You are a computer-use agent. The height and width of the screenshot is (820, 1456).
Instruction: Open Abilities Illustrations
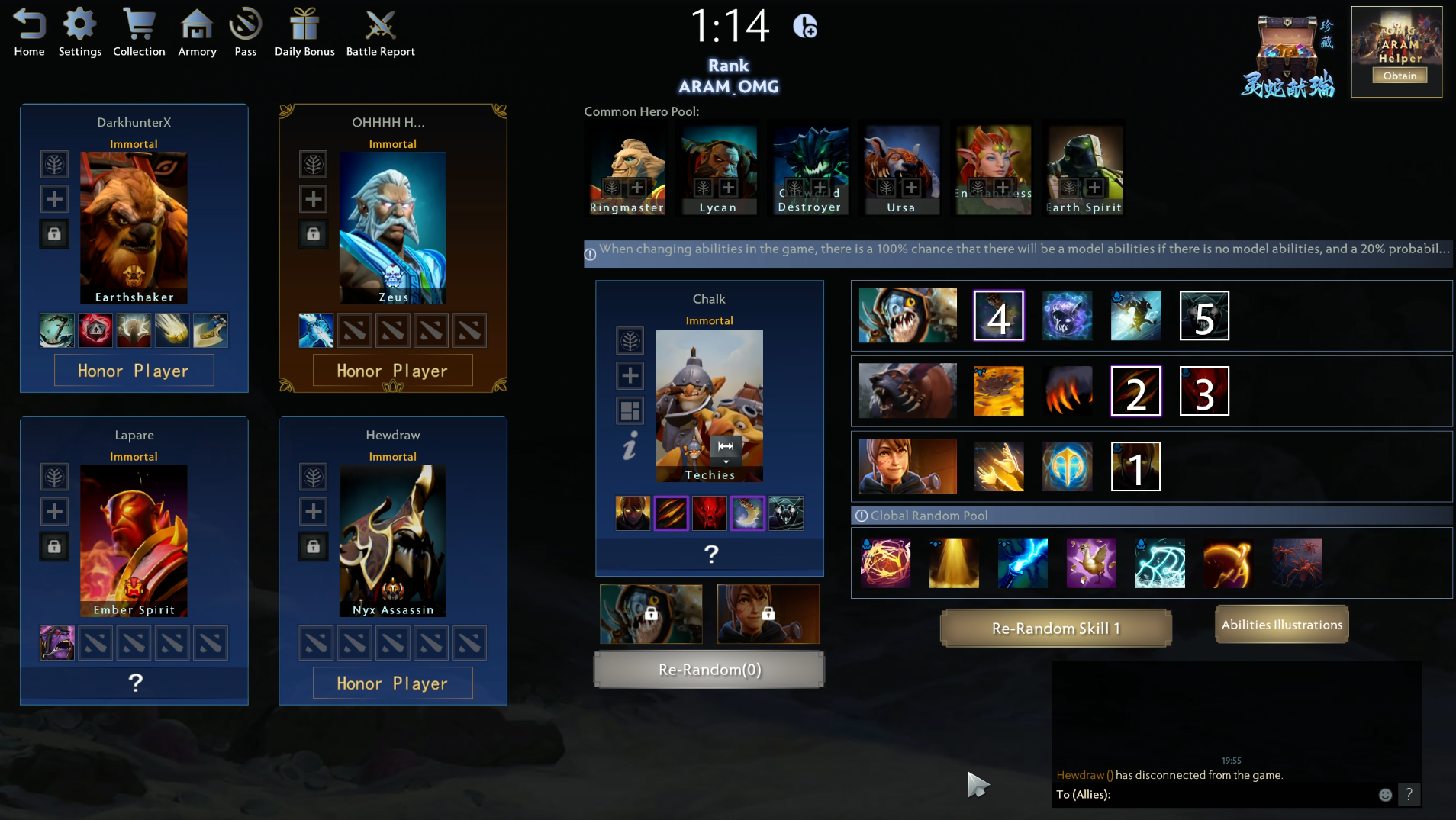pyautogui.click(x=1281, y=625)
